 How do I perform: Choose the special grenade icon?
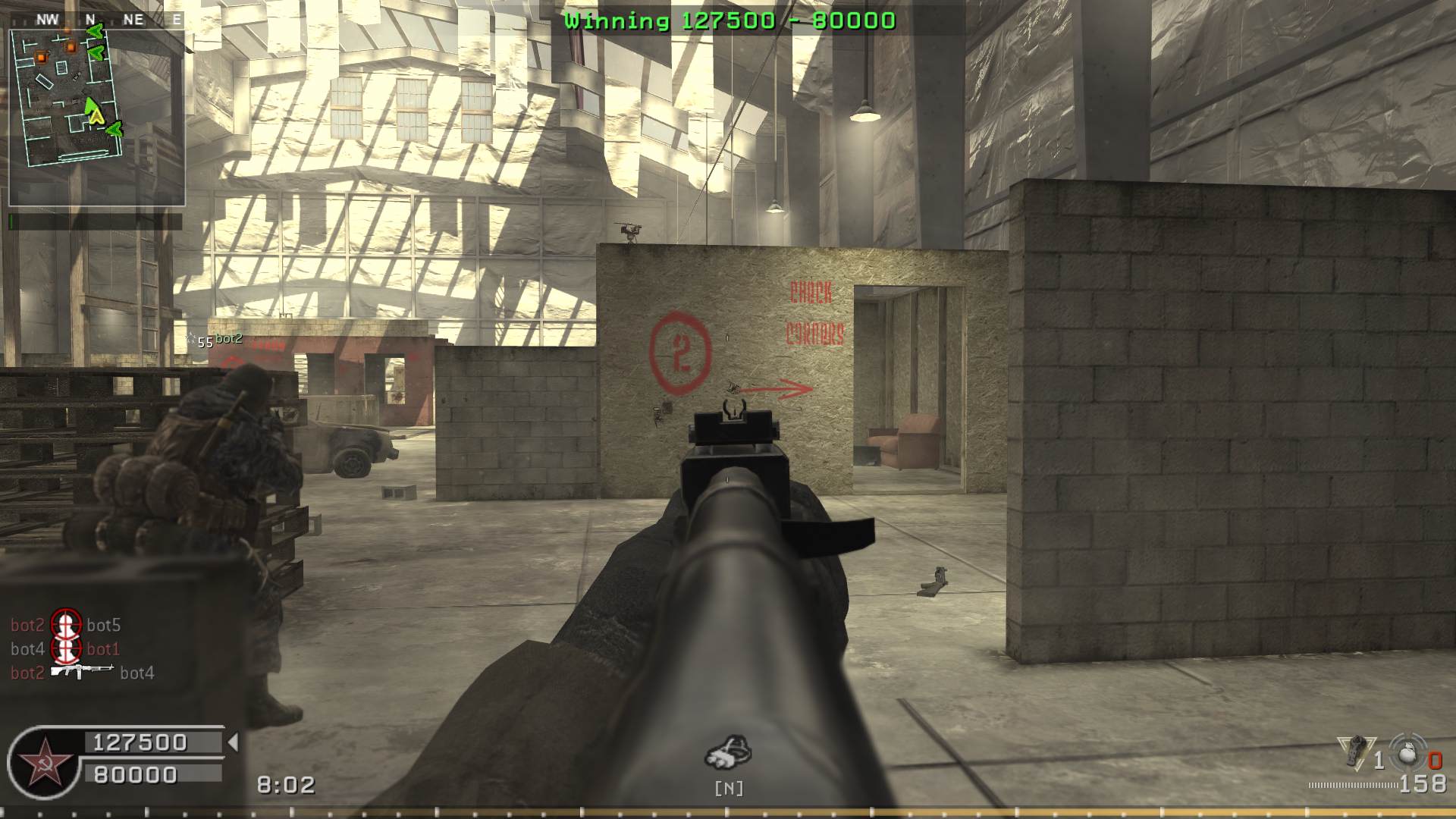click(x=1355, y=752)
